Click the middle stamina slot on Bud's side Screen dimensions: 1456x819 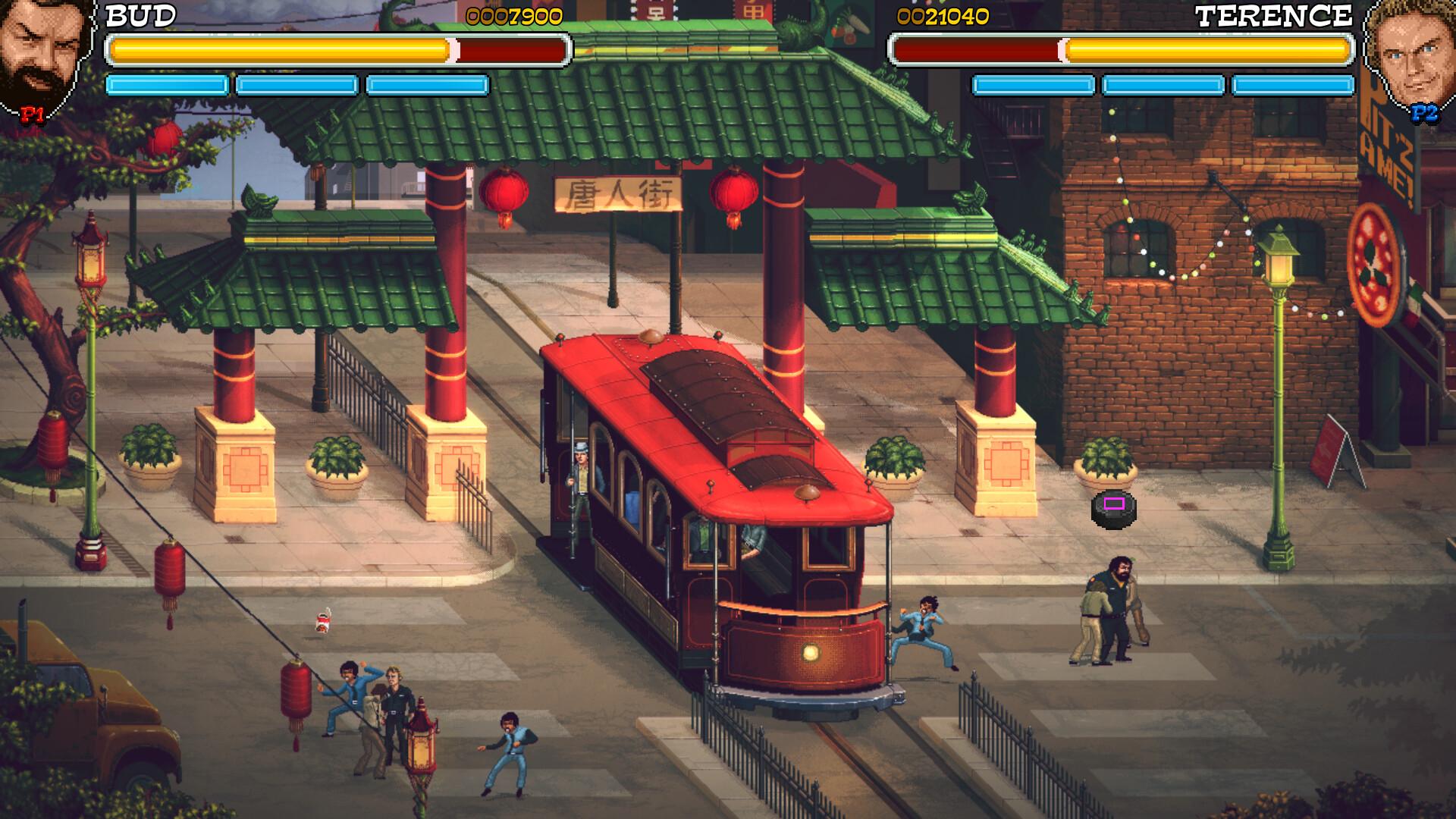(x=297, y=84)
